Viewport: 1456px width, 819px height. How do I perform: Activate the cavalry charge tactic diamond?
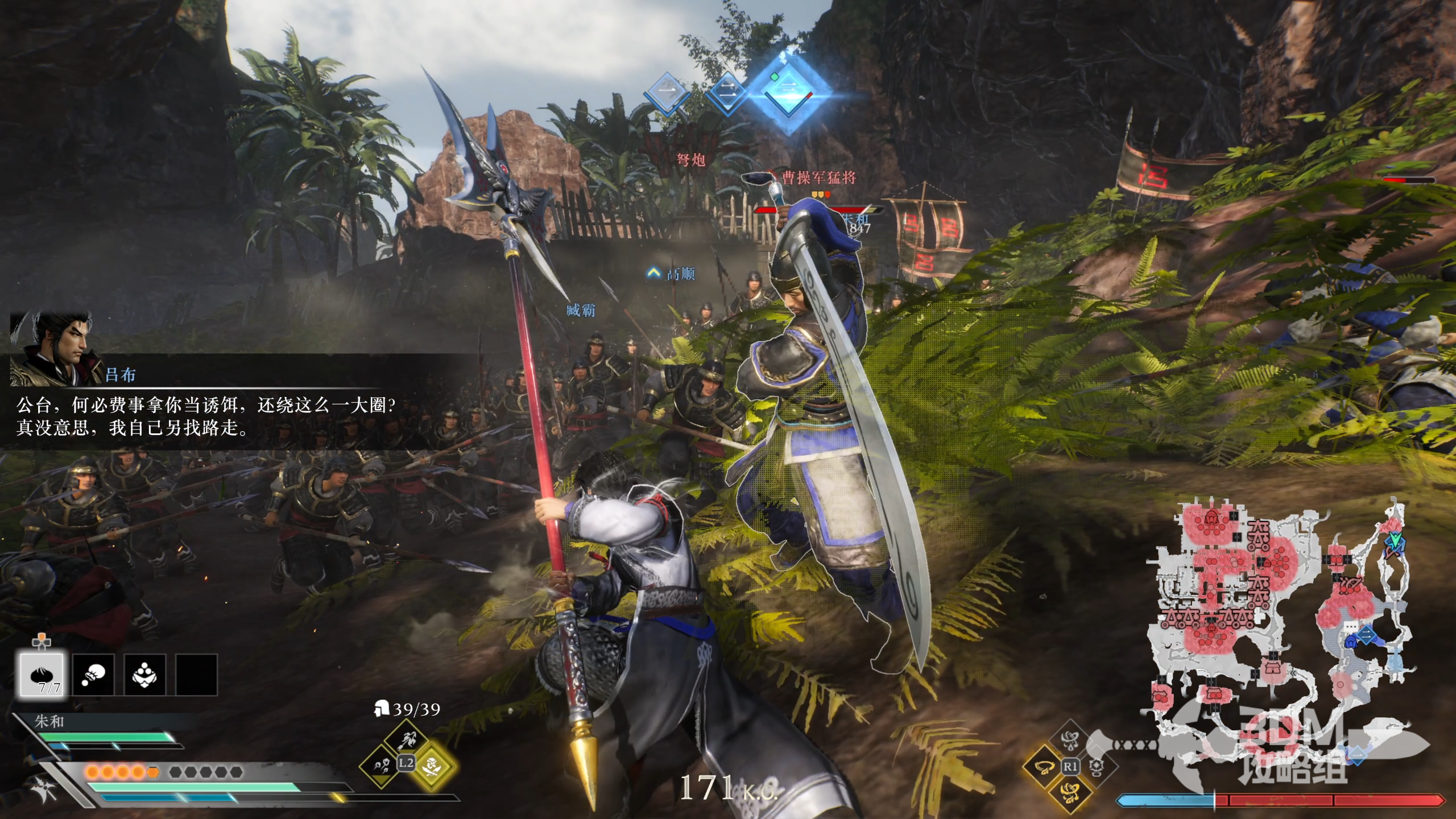point(406,740)
